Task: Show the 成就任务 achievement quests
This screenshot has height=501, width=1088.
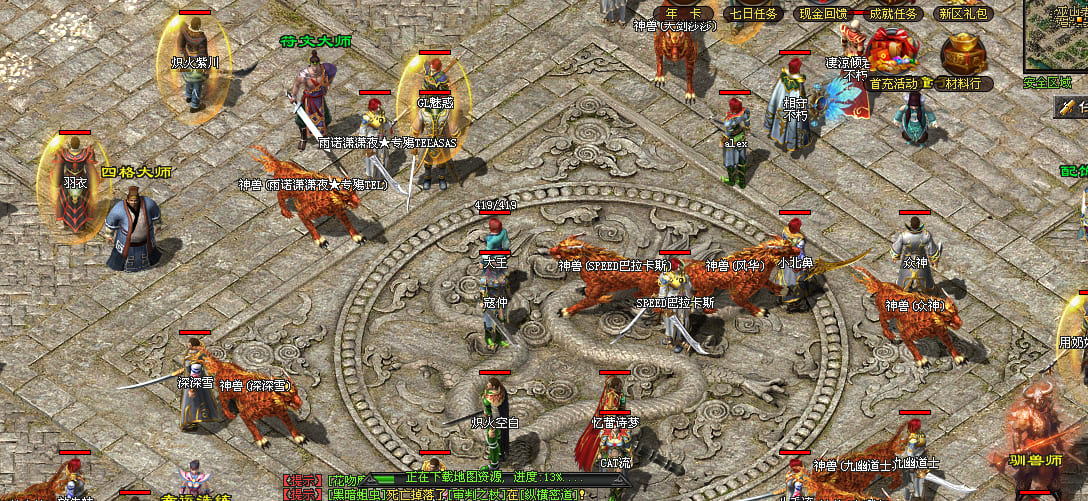Action: pos(893,13)
